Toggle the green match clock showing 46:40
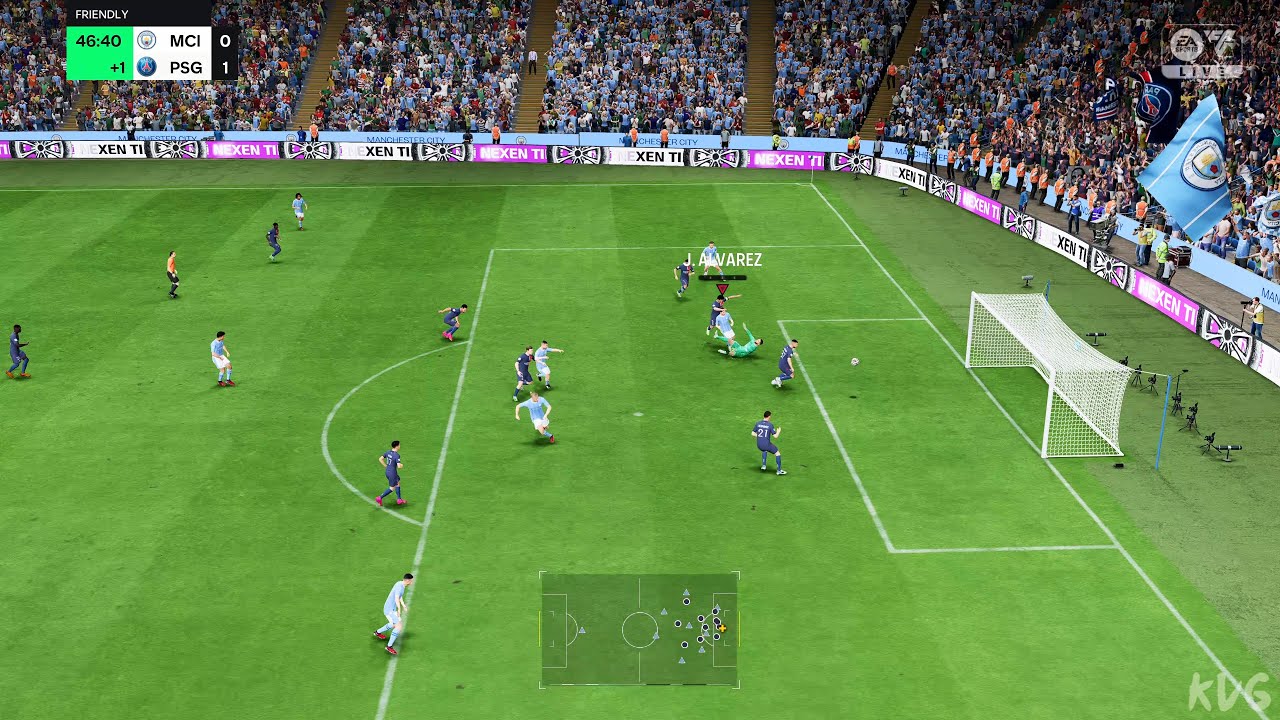1280x720 pixels. [x=98, y=40]
